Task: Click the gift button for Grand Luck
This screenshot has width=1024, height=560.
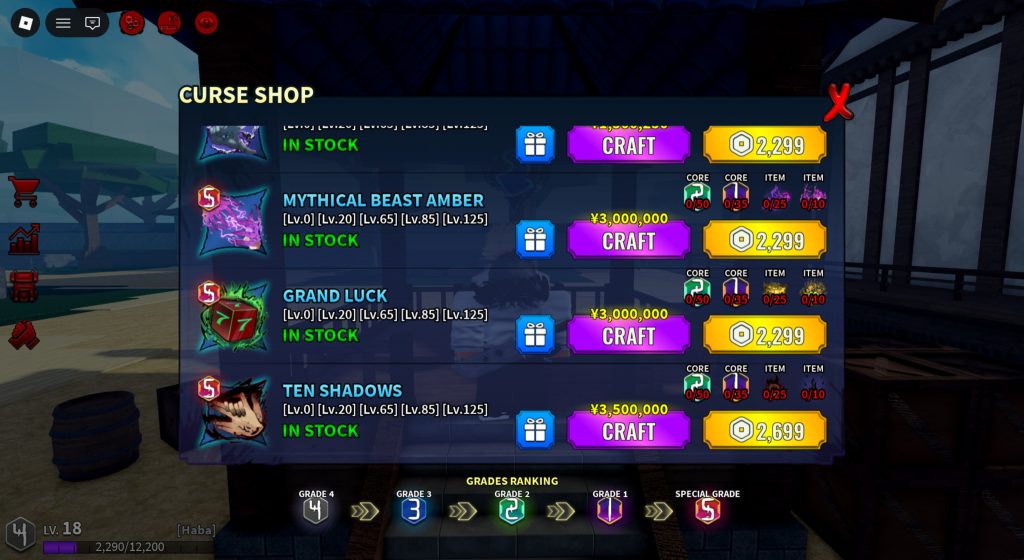Action: click(x=535, y=335)
